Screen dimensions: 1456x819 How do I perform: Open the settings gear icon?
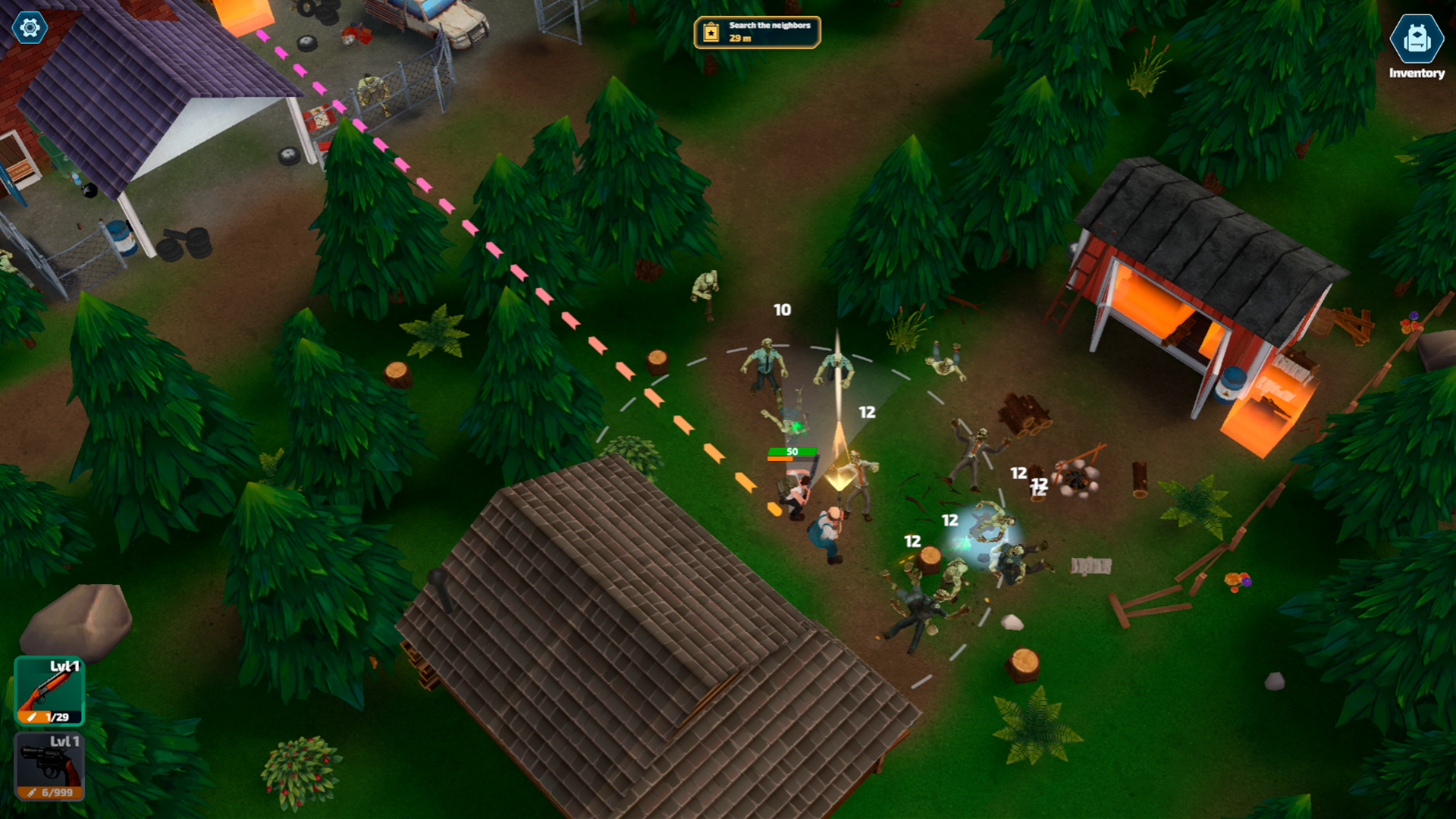[x=28, y=29]
